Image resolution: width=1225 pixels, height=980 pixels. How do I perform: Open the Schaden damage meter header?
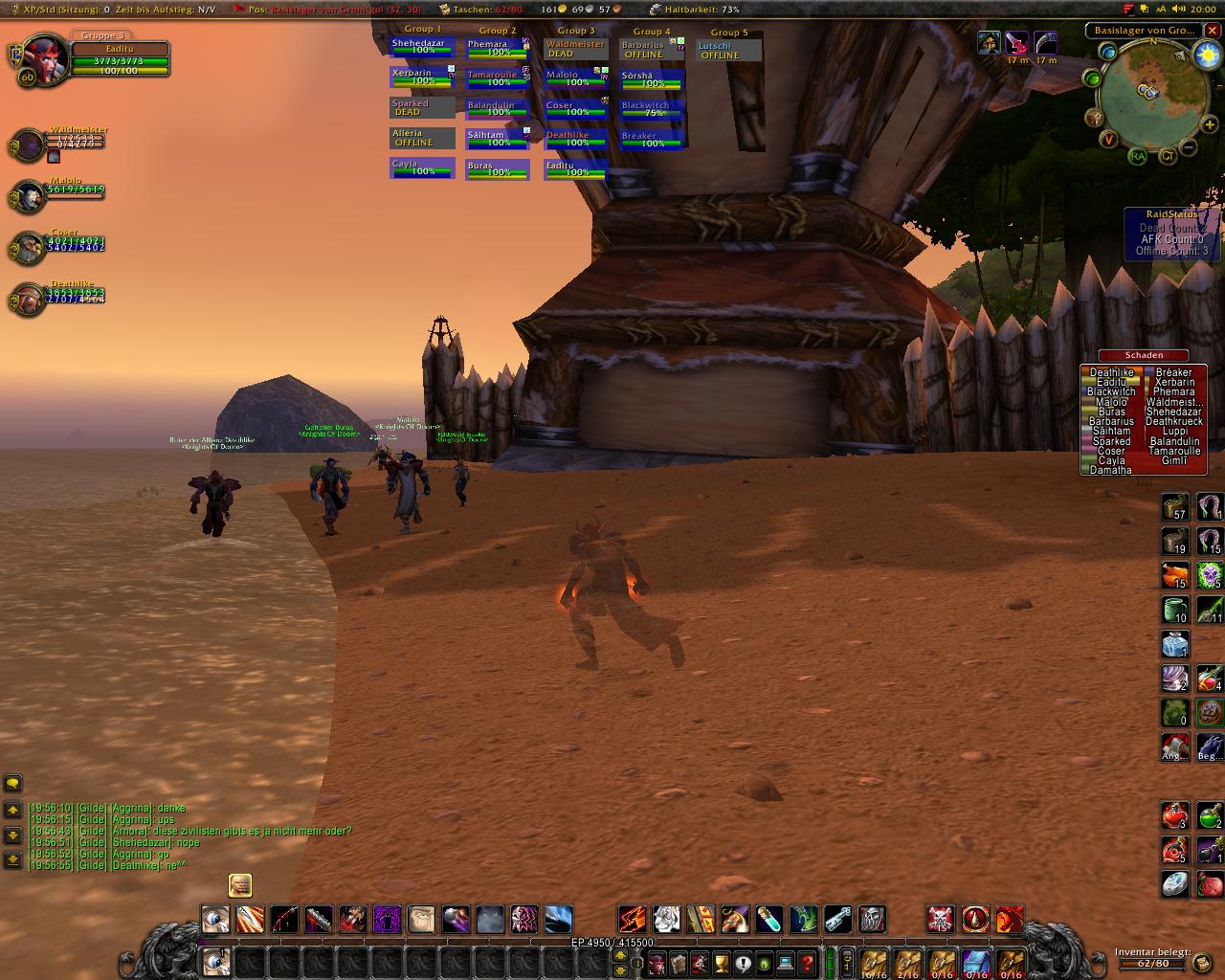point(1144,355)
